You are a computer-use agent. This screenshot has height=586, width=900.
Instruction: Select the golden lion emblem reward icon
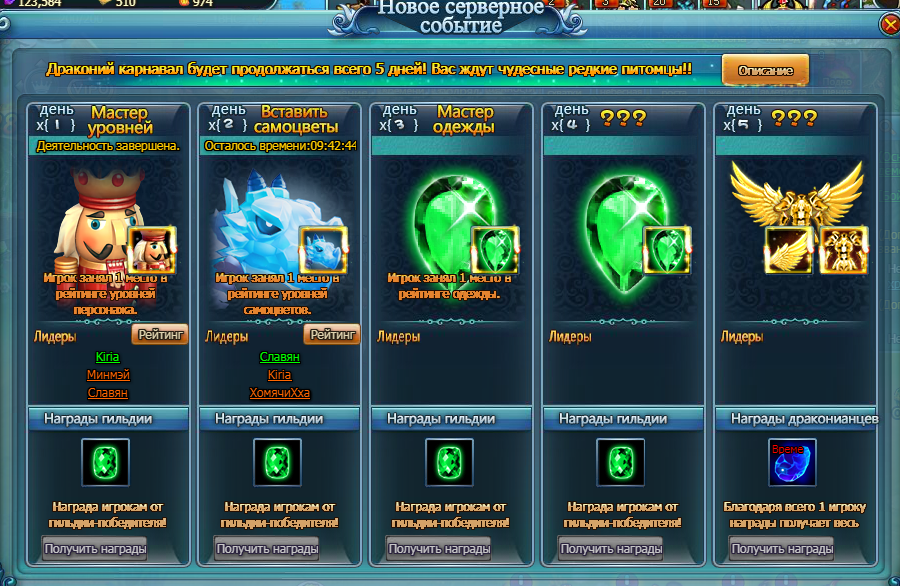[843, 250]
